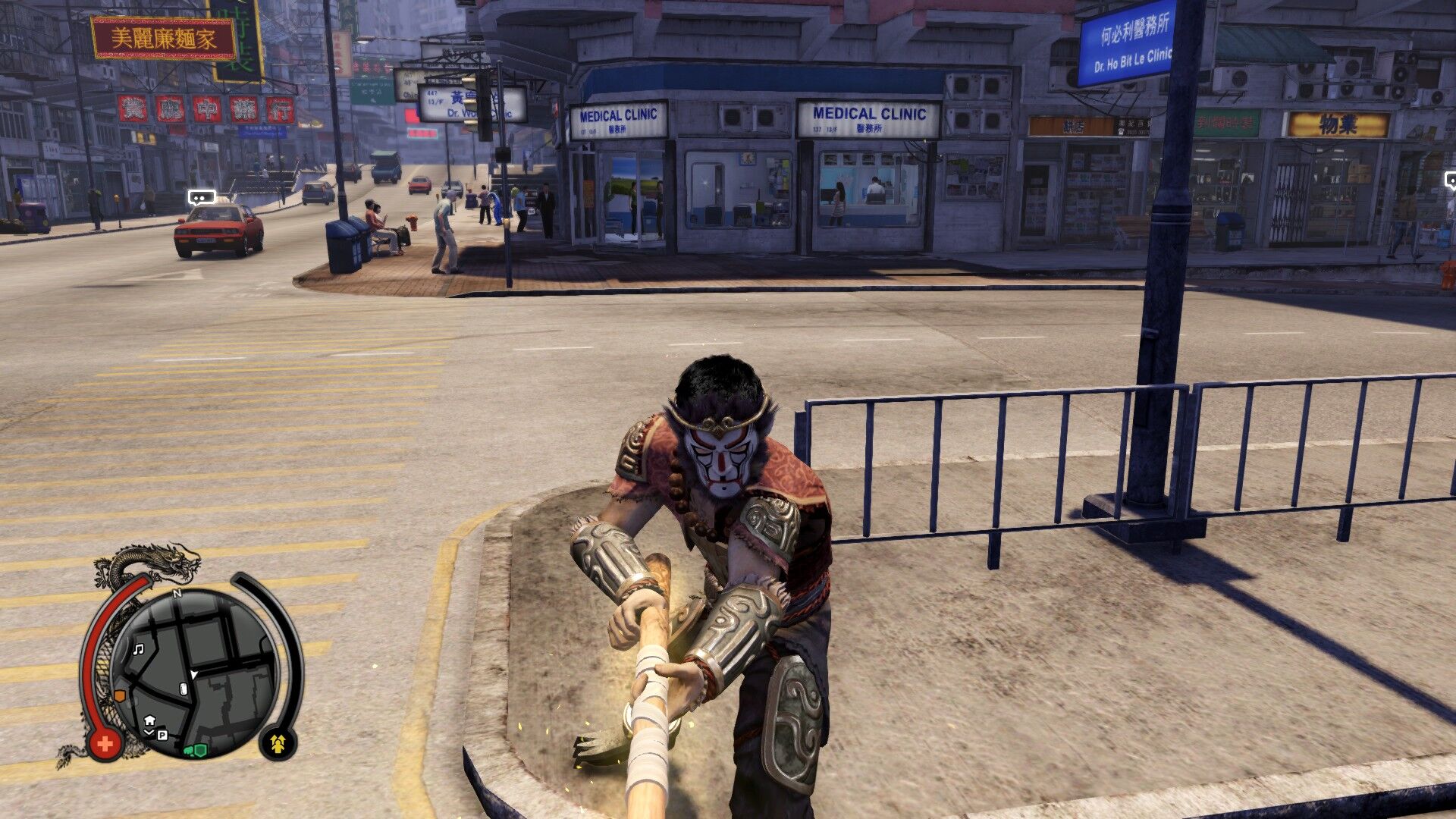This screenshot has width=1456, height=819.
Task: Select the green hand icon beside the shield marker
Action: point(188,752)
